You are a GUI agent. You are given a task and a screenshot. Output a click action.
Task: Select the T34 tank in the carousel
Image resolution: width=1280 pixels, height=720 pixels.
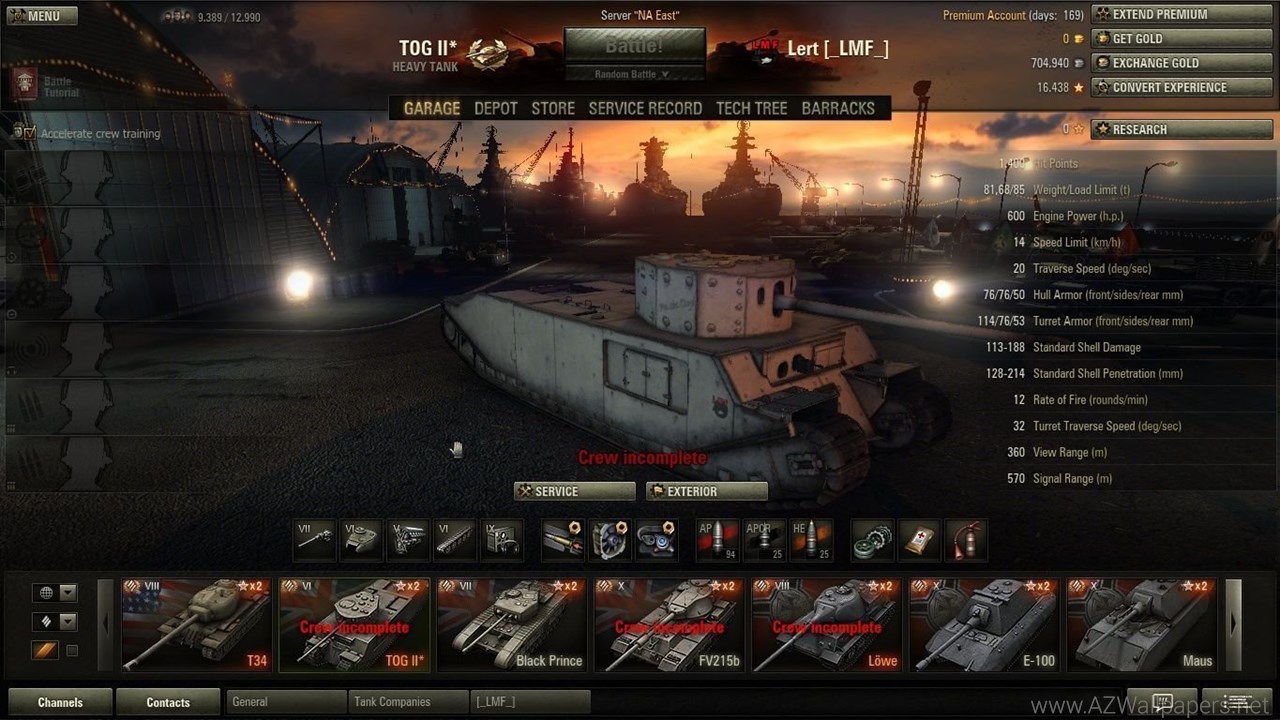coord(196,625)
